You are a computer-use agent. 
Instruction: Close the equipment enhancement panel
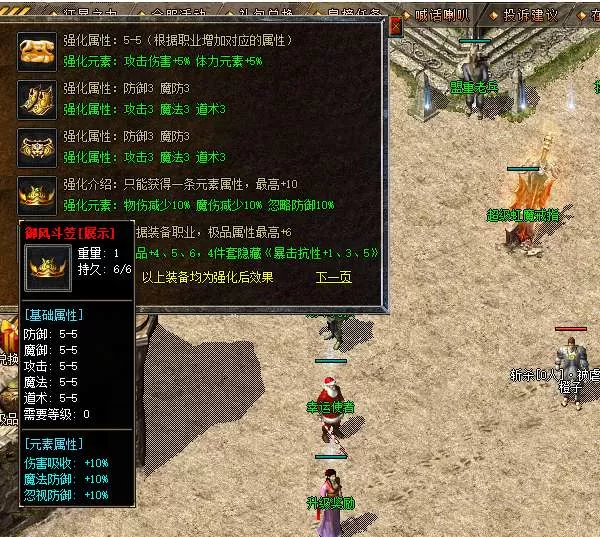click(x=395, y=28)
